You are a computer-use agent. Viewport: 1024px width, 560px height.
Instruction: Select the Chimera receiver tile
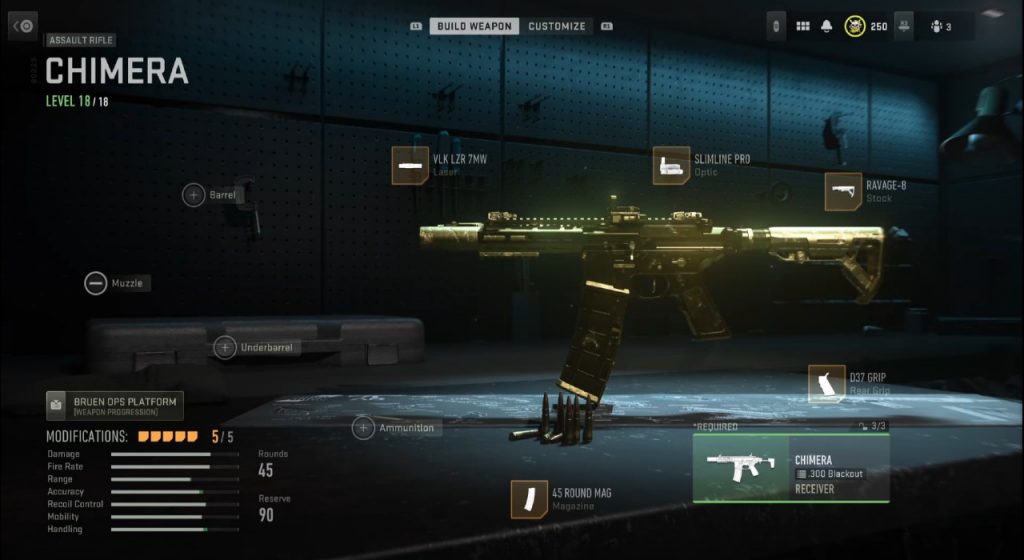coord(790,468)
